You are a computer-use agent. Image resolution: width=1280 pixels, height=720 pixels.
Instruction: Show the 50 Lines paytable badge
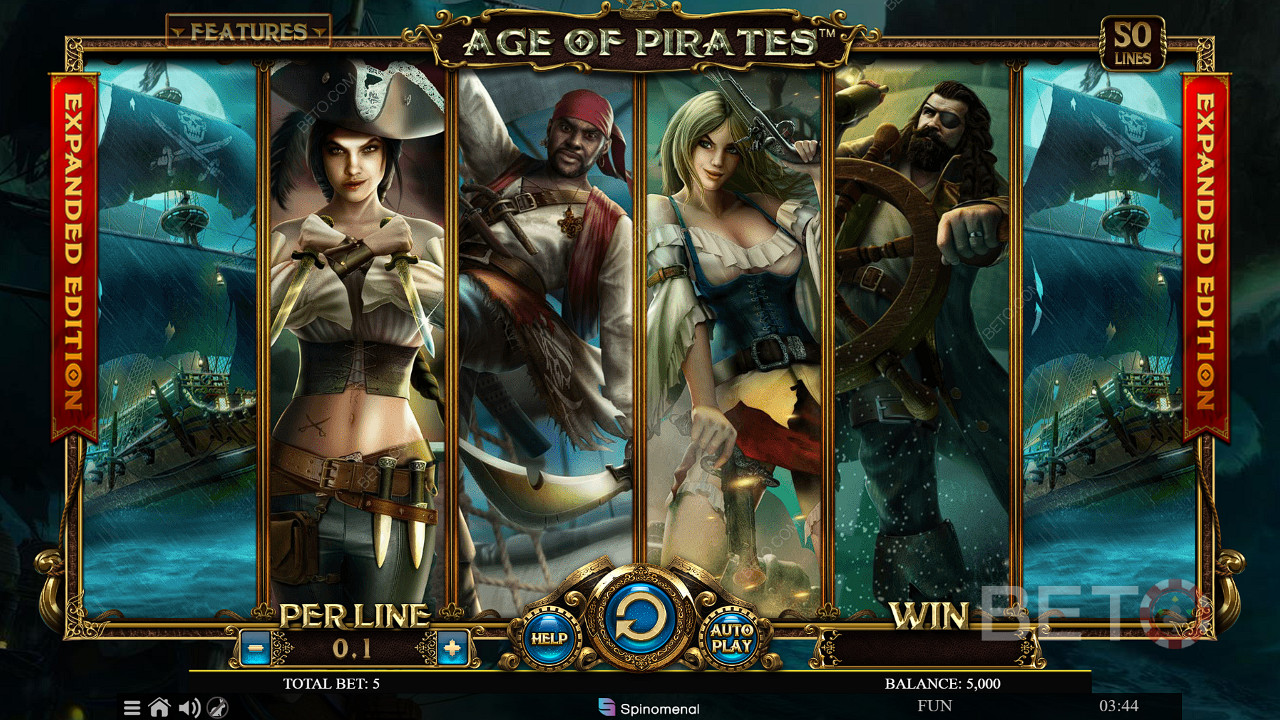click(x=1132, y=45)
